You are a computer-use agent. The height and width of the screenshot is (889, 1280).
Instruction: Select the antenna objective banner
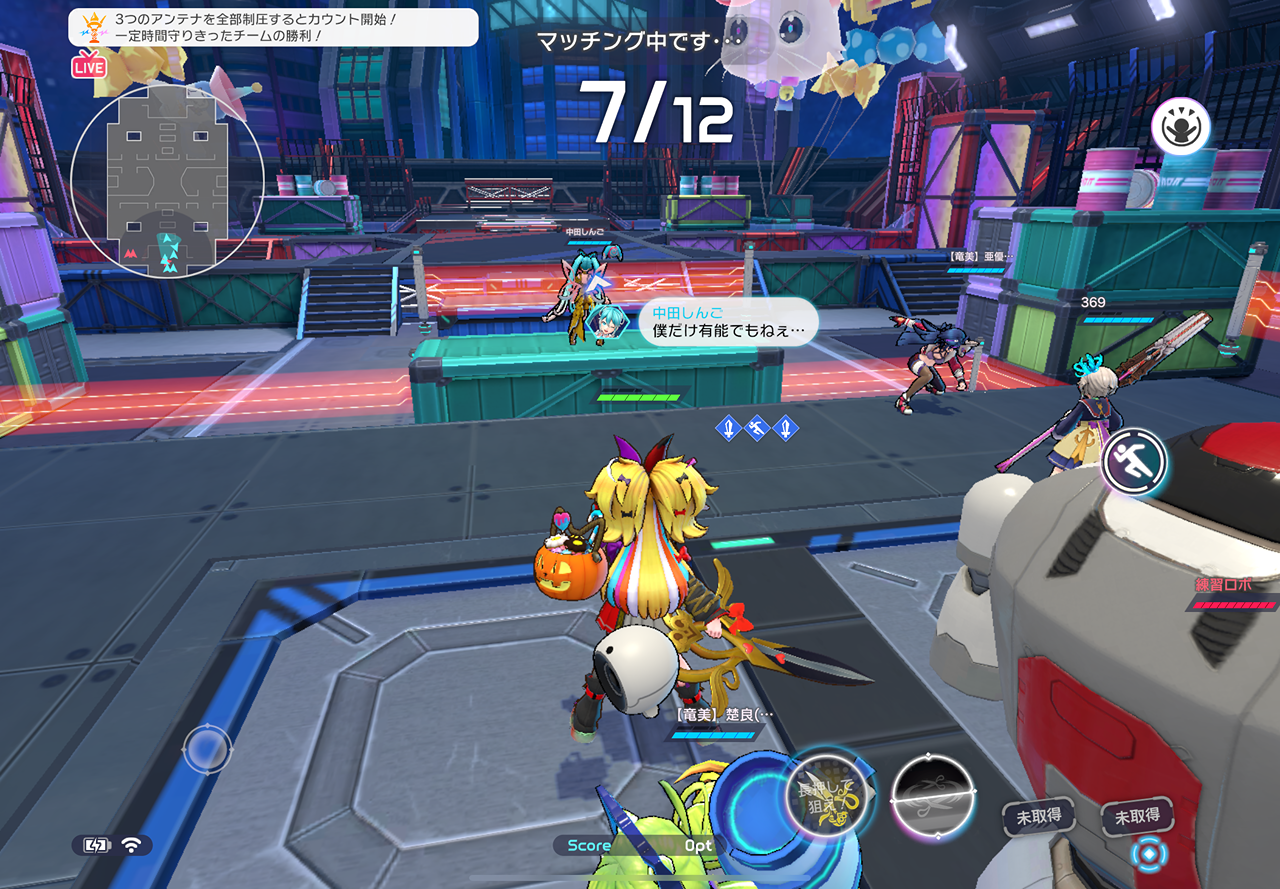[x=273, y=27]
